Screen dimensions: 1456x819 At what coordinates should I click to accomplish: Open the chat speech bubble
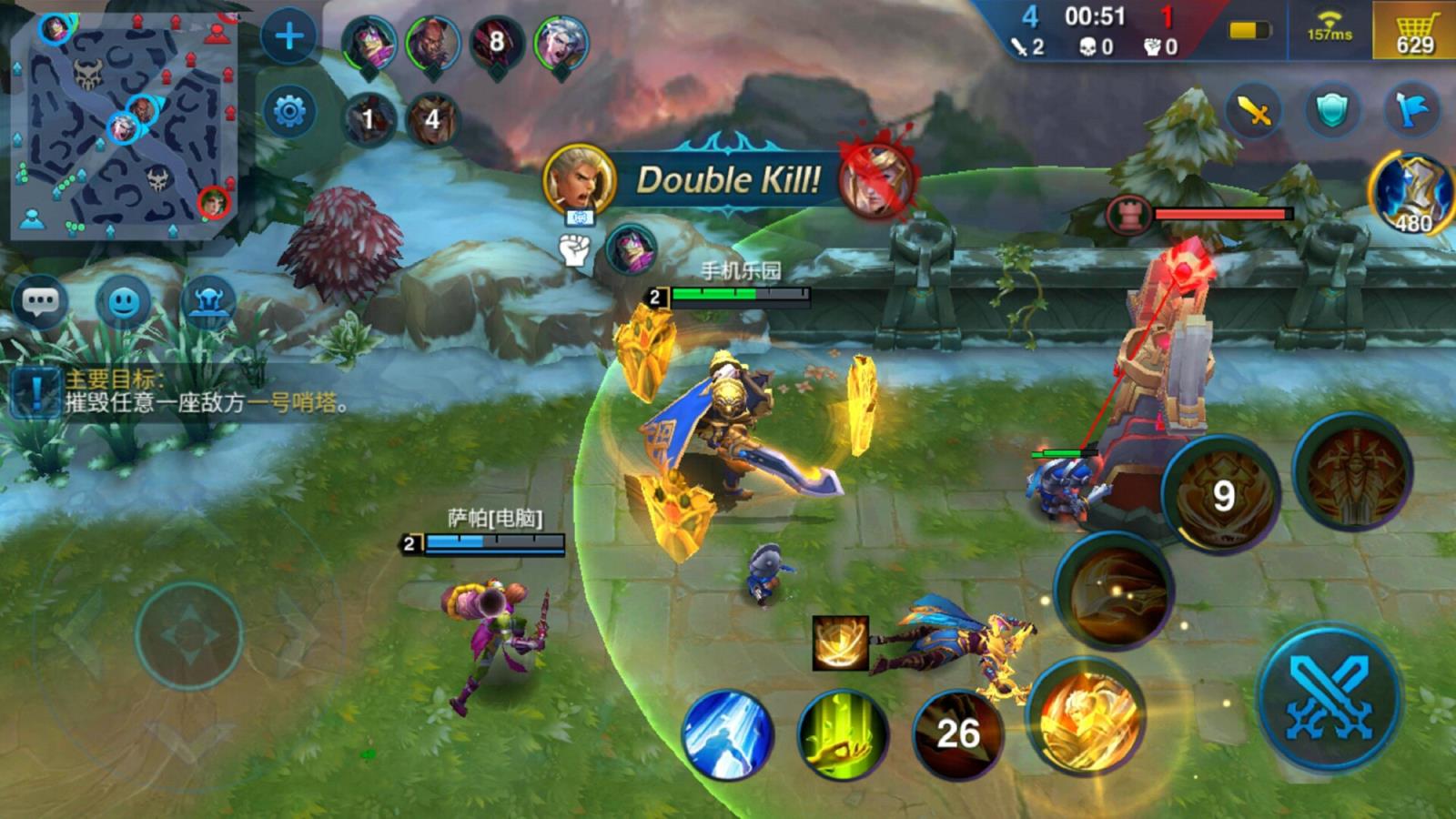pos(40,300)
